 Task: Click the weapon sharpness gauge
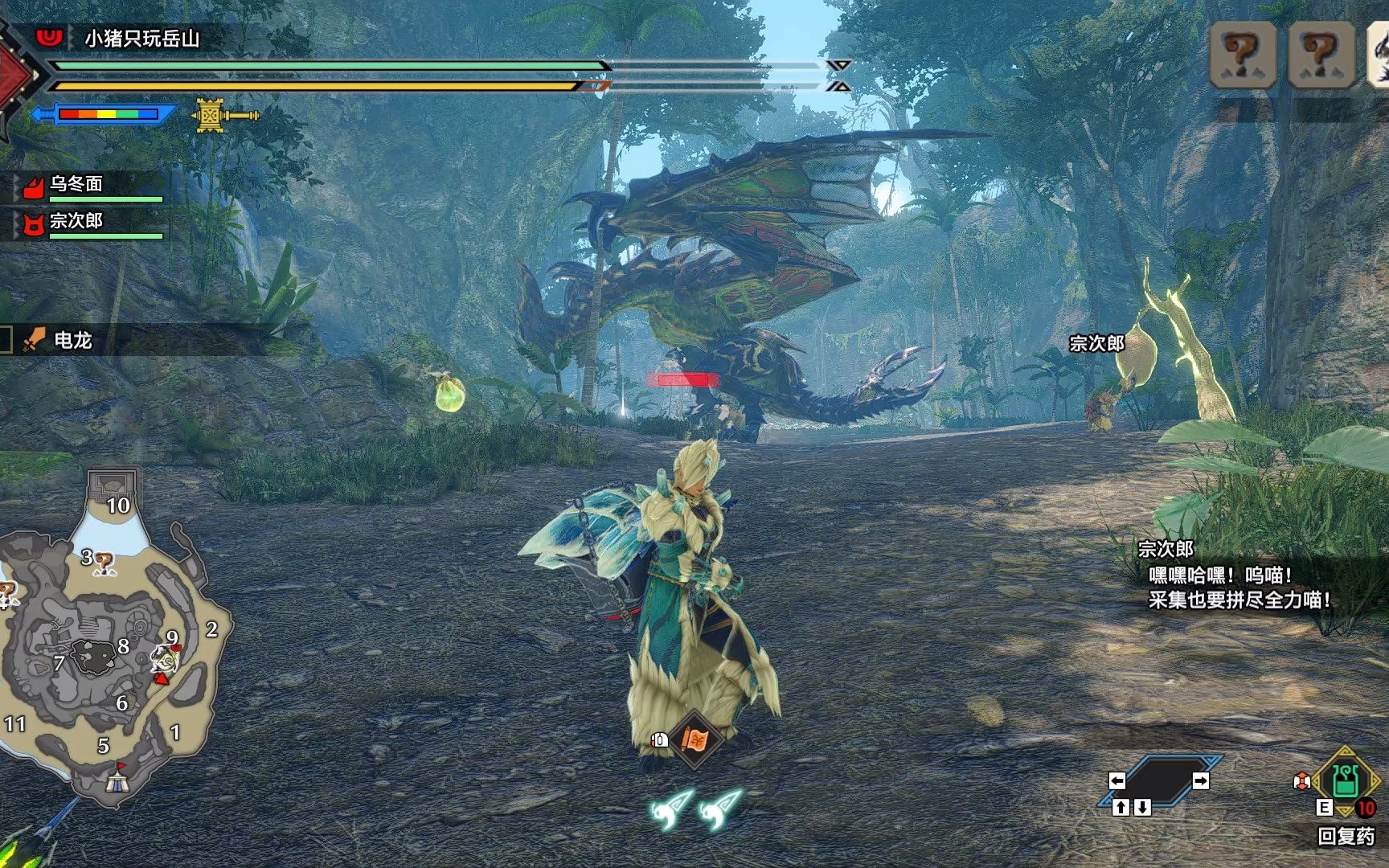coord(108,114)
